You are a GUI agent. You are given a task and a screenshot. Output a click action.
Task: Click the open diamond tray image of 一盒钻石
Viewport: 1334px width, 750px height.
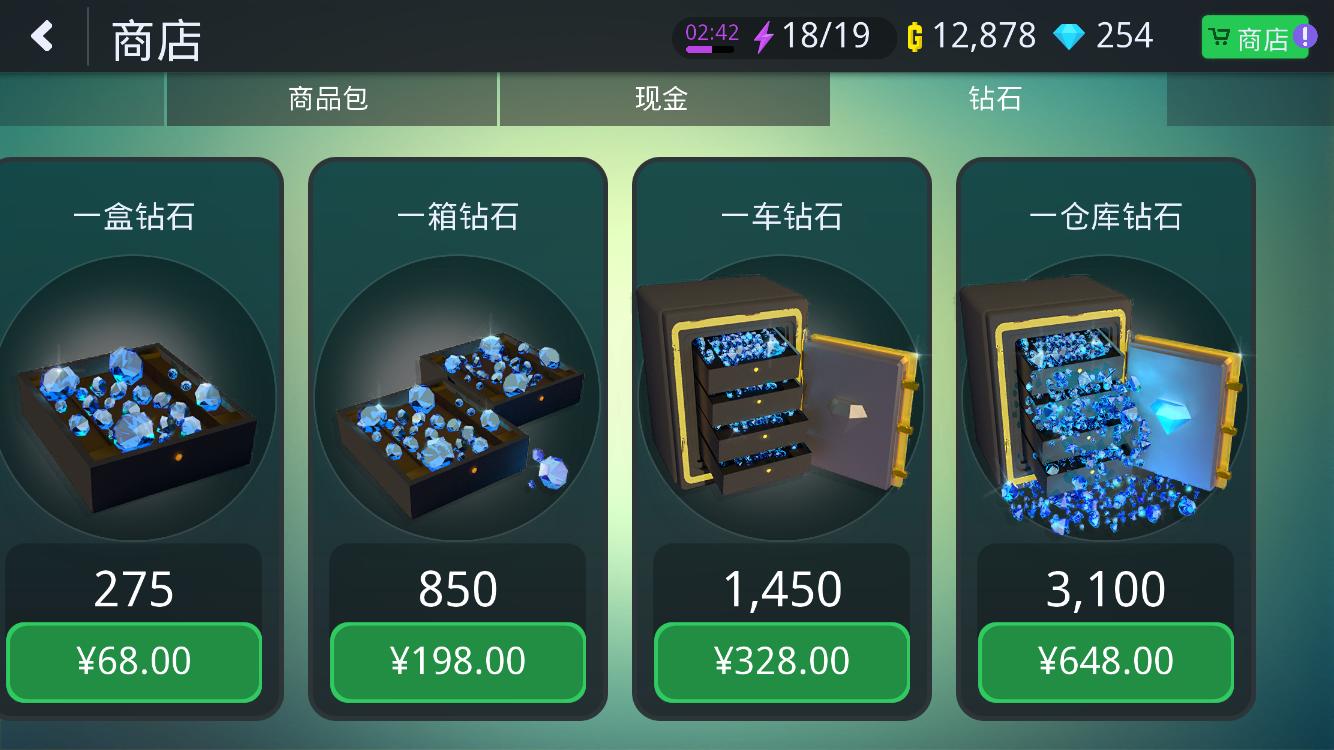(134, 398)
